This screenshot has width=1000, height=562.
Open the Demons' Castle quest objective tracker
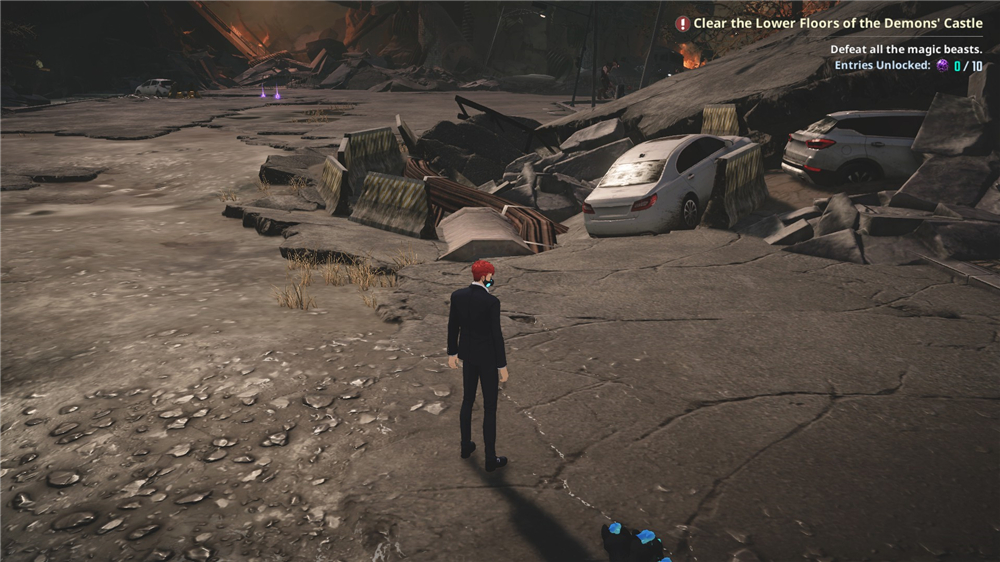pyautogui.click(x=838, y=23)
